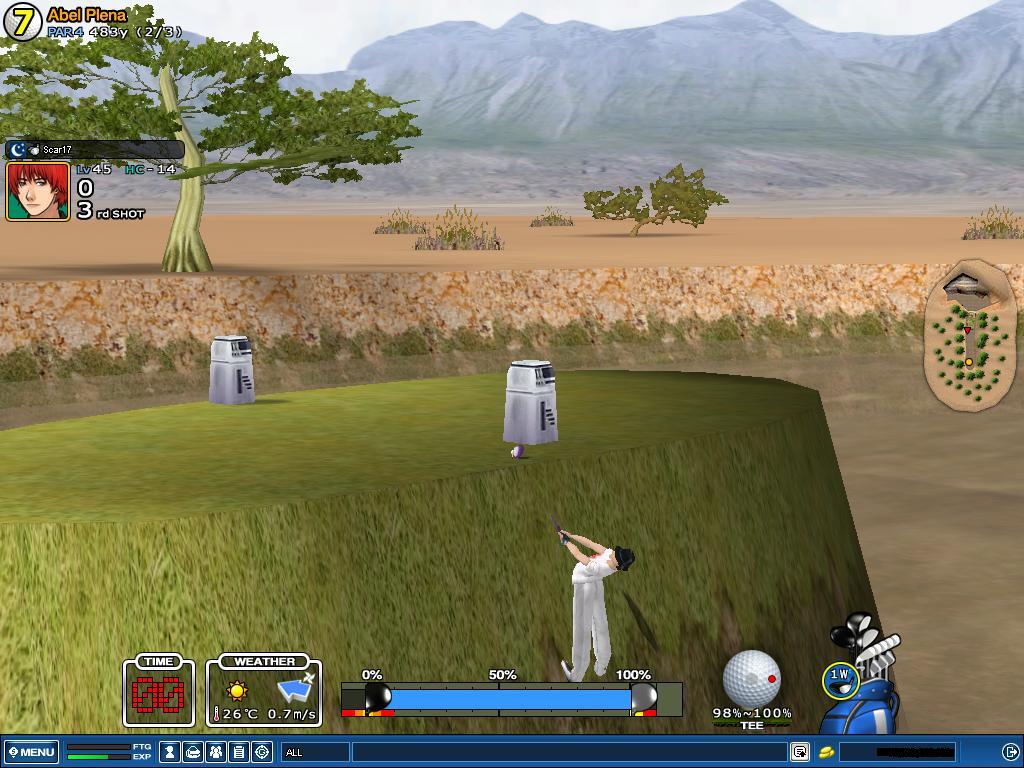Select the 1W club icon

click(840, 677)
